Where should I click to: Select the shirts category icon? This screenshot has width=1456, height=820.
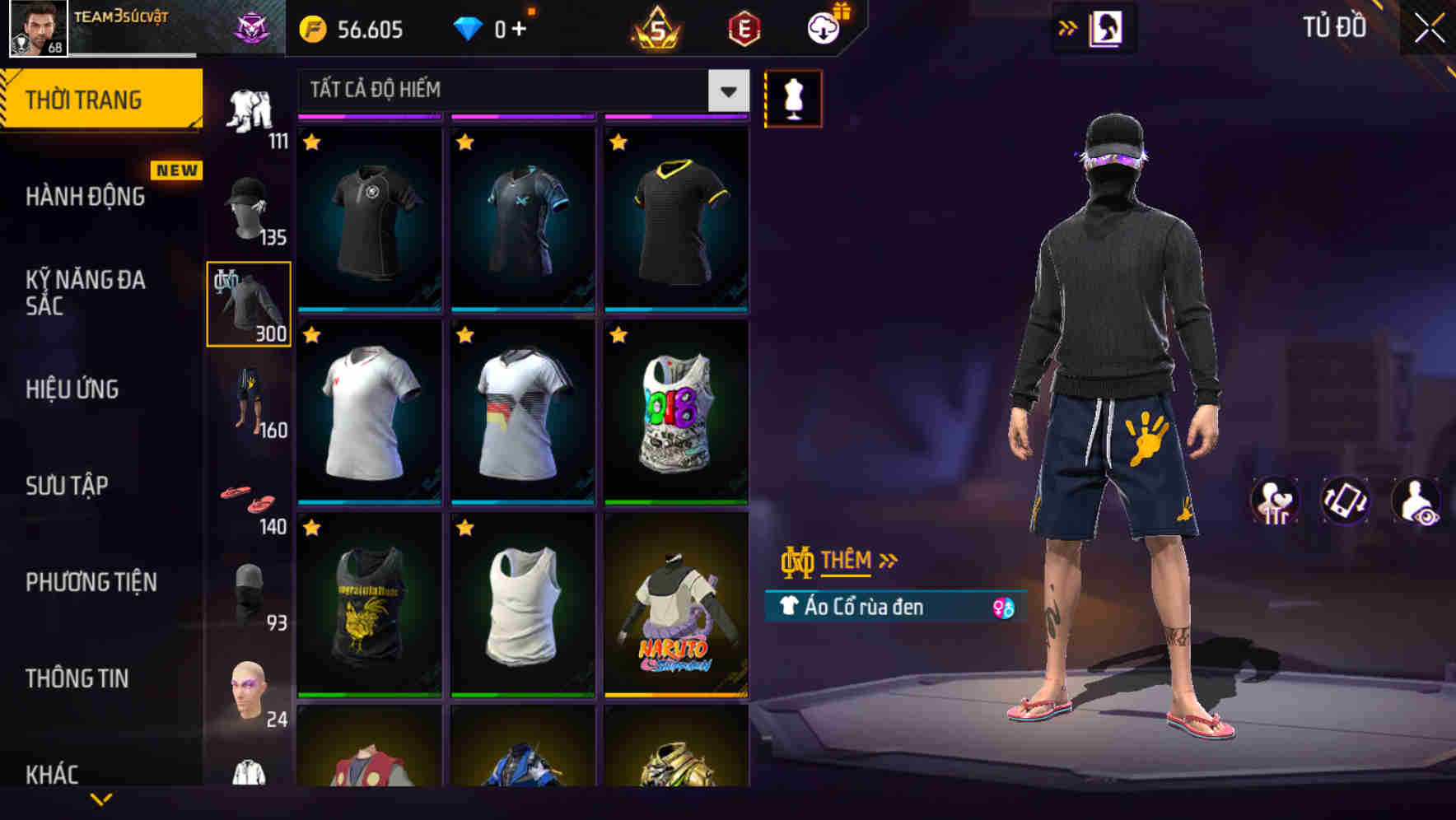(x=247, y=303)
